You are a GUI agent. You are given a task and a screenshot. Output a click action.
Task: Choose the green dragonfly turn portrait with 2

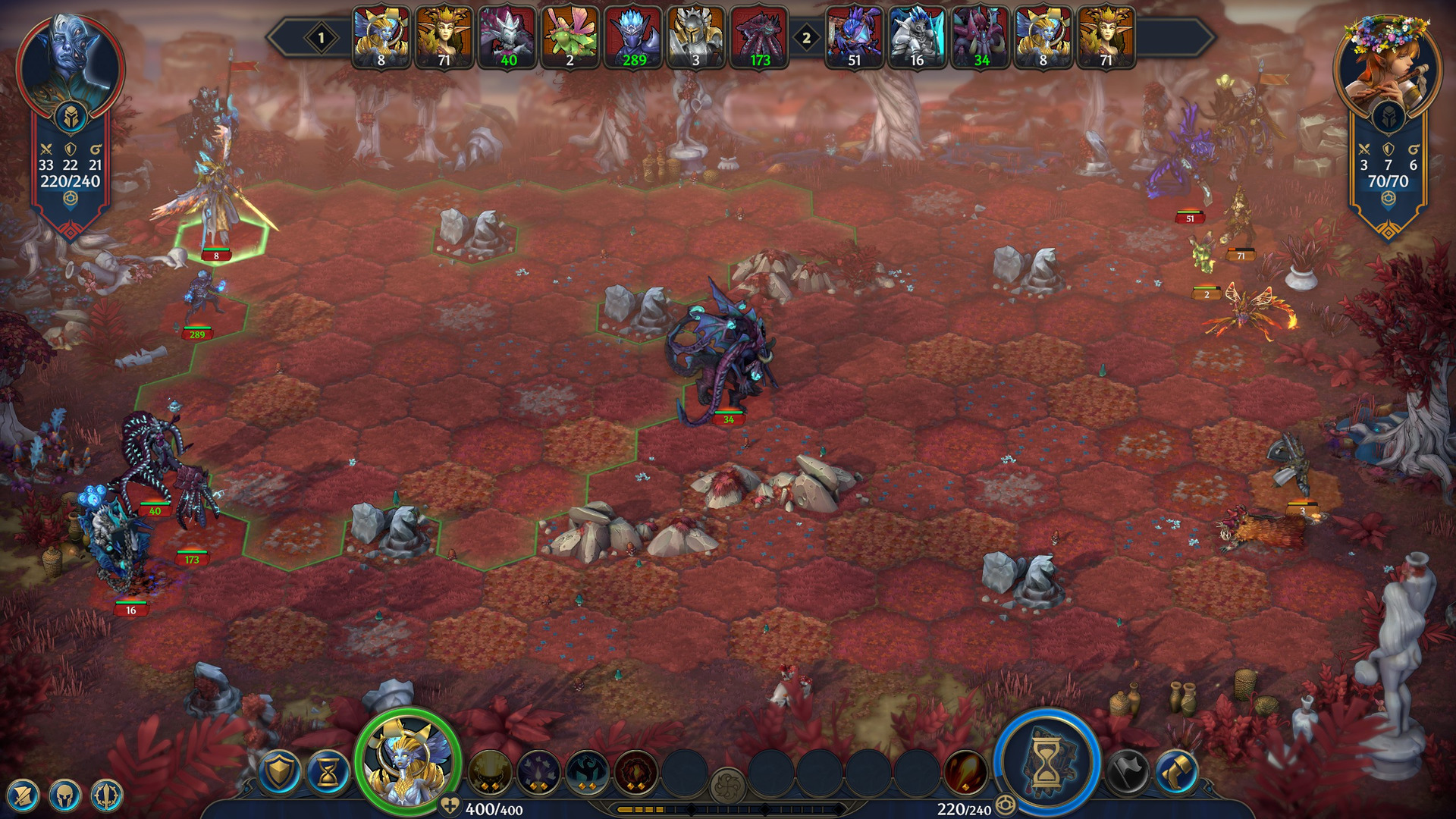tap(570, 38)
